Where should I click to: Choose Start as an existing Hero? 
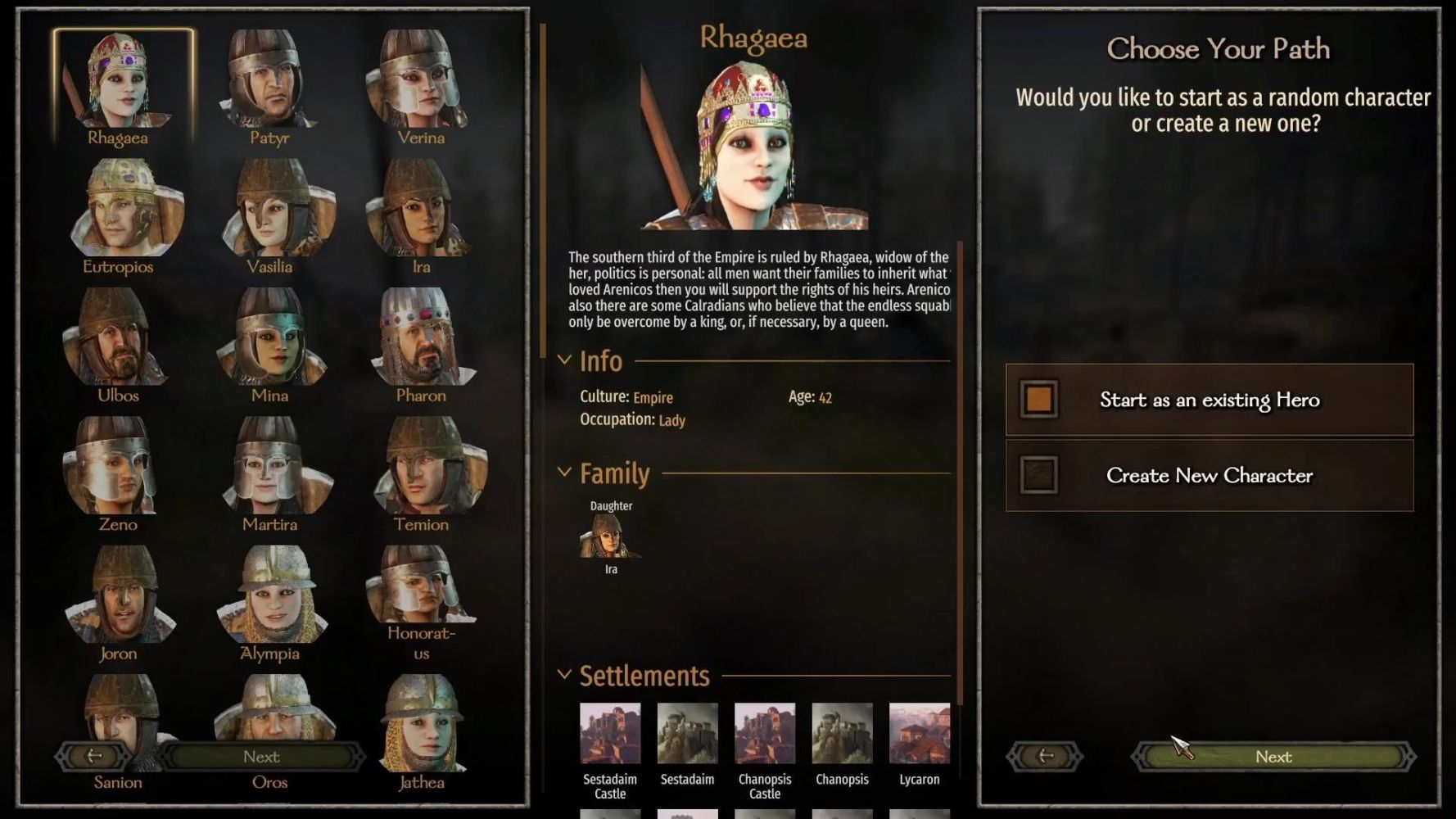1209,400
